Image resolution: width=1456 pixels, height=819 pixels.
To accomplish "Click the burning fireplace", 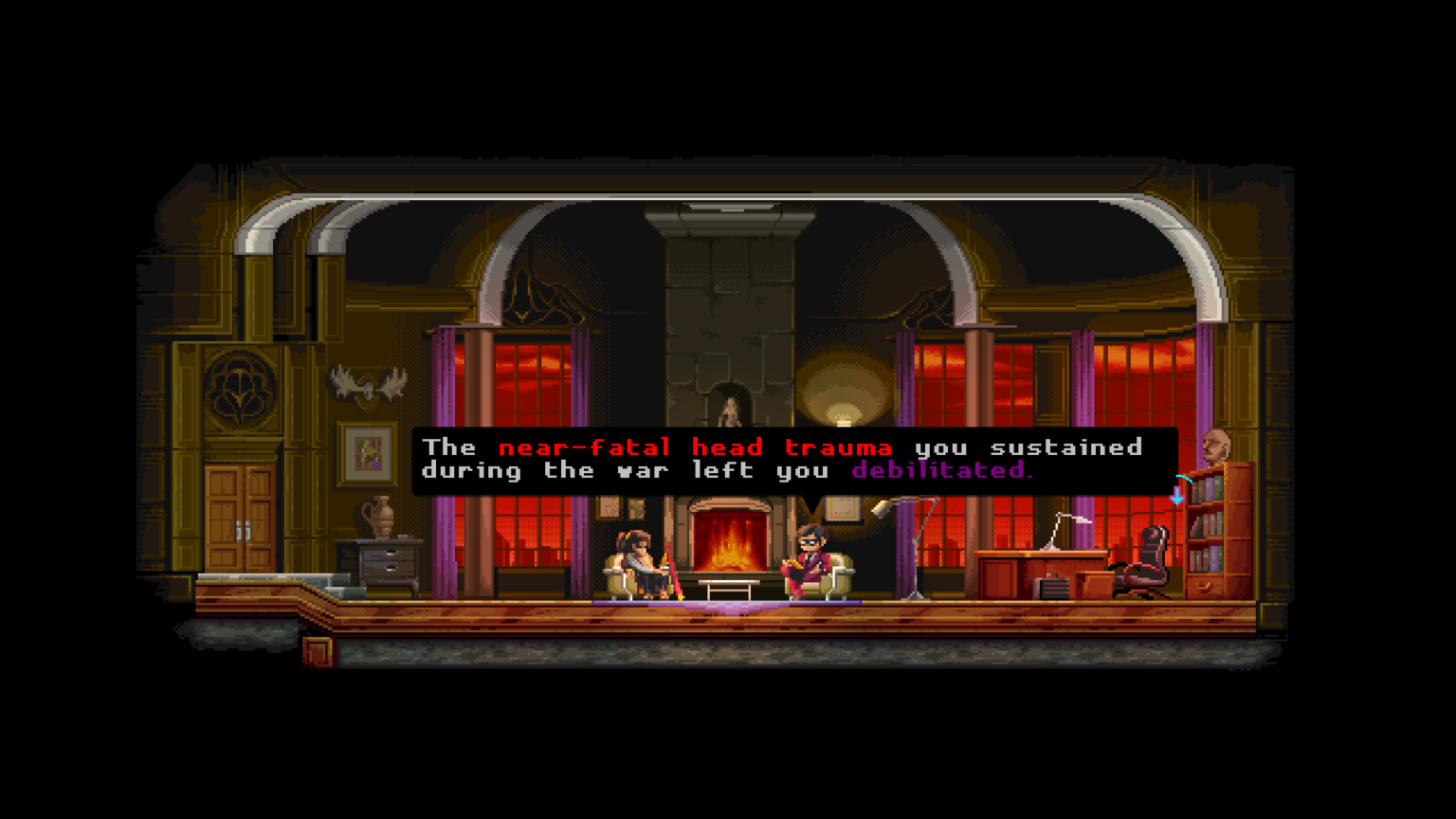I will click(x=728, y=545).
